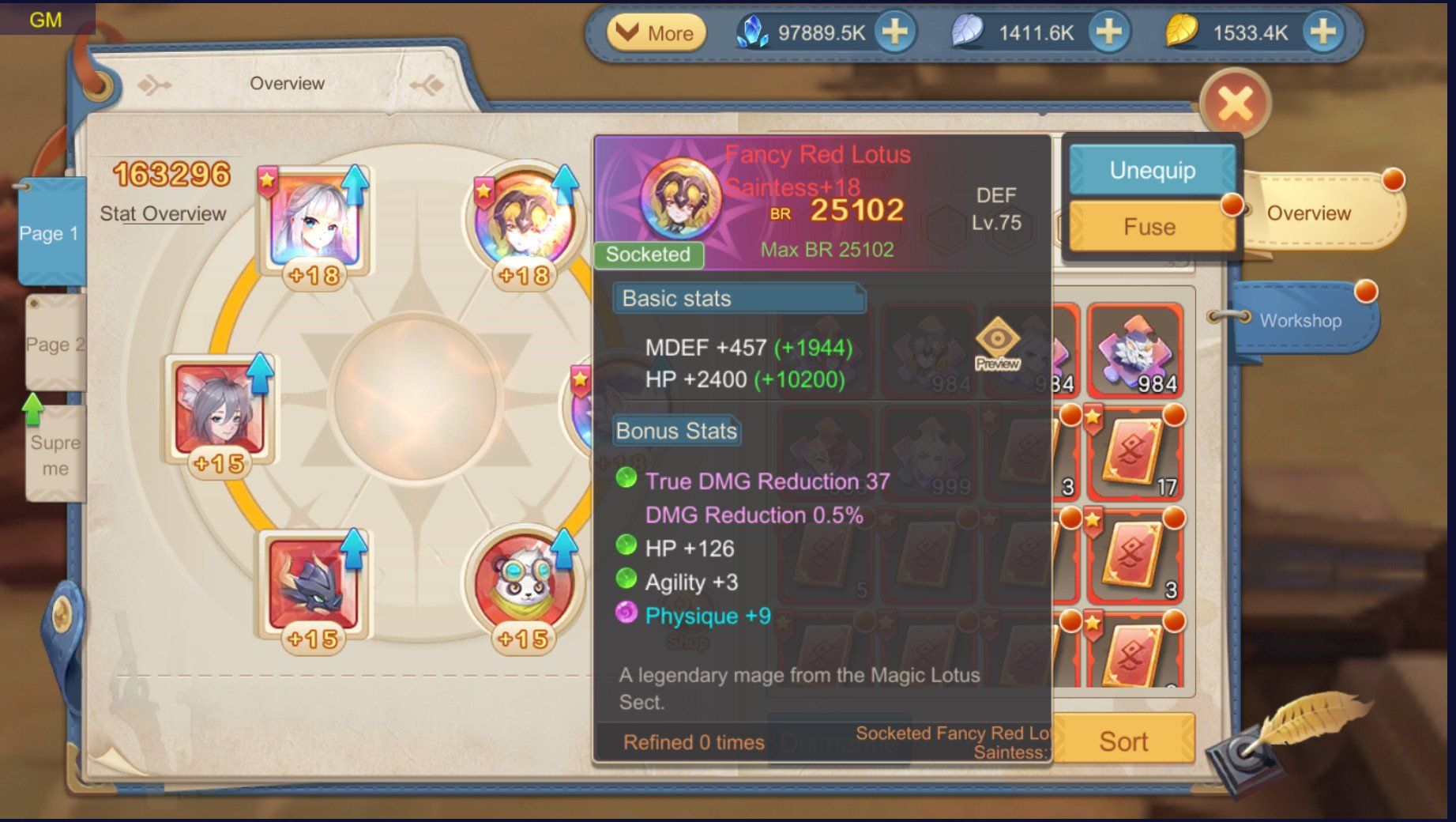The height and width of the screenshot is (822, 1456).
Task: Click the white lotus puzzle piece item
Action: [x=1134, y=350]
